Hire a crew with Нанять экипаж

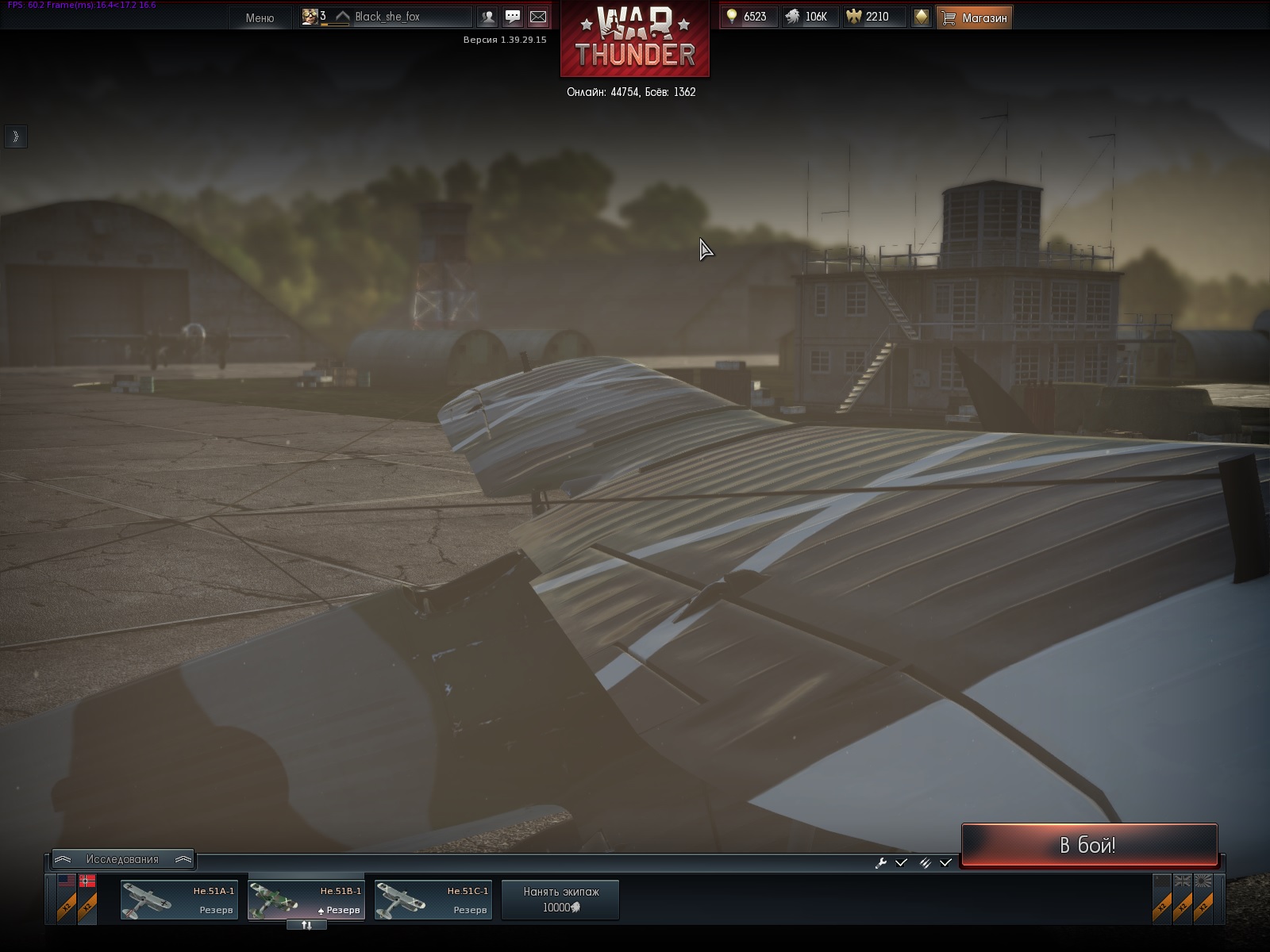pyautogui.click(x=560, y=900)
